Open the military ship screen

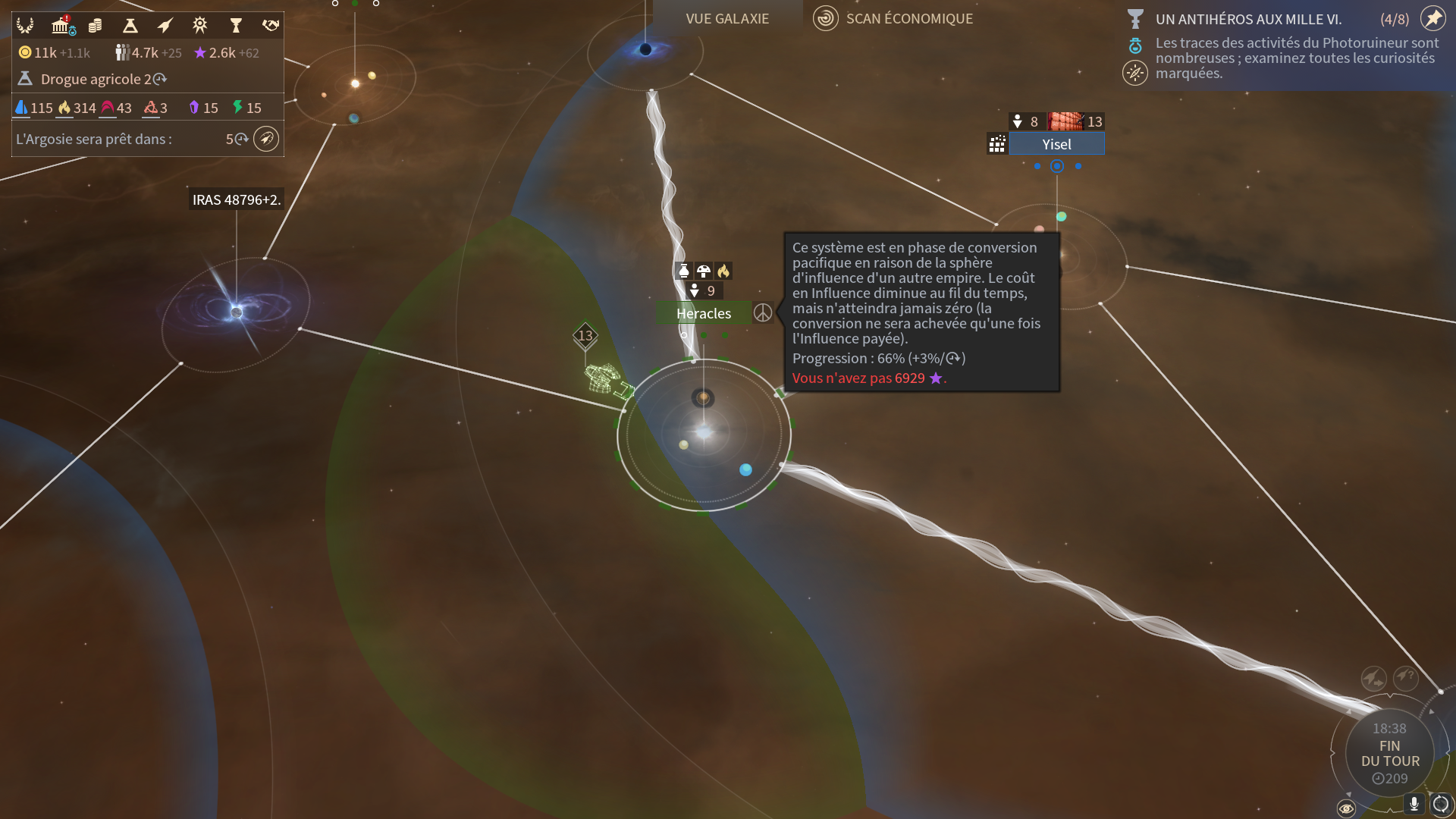[x=165, y=26]
